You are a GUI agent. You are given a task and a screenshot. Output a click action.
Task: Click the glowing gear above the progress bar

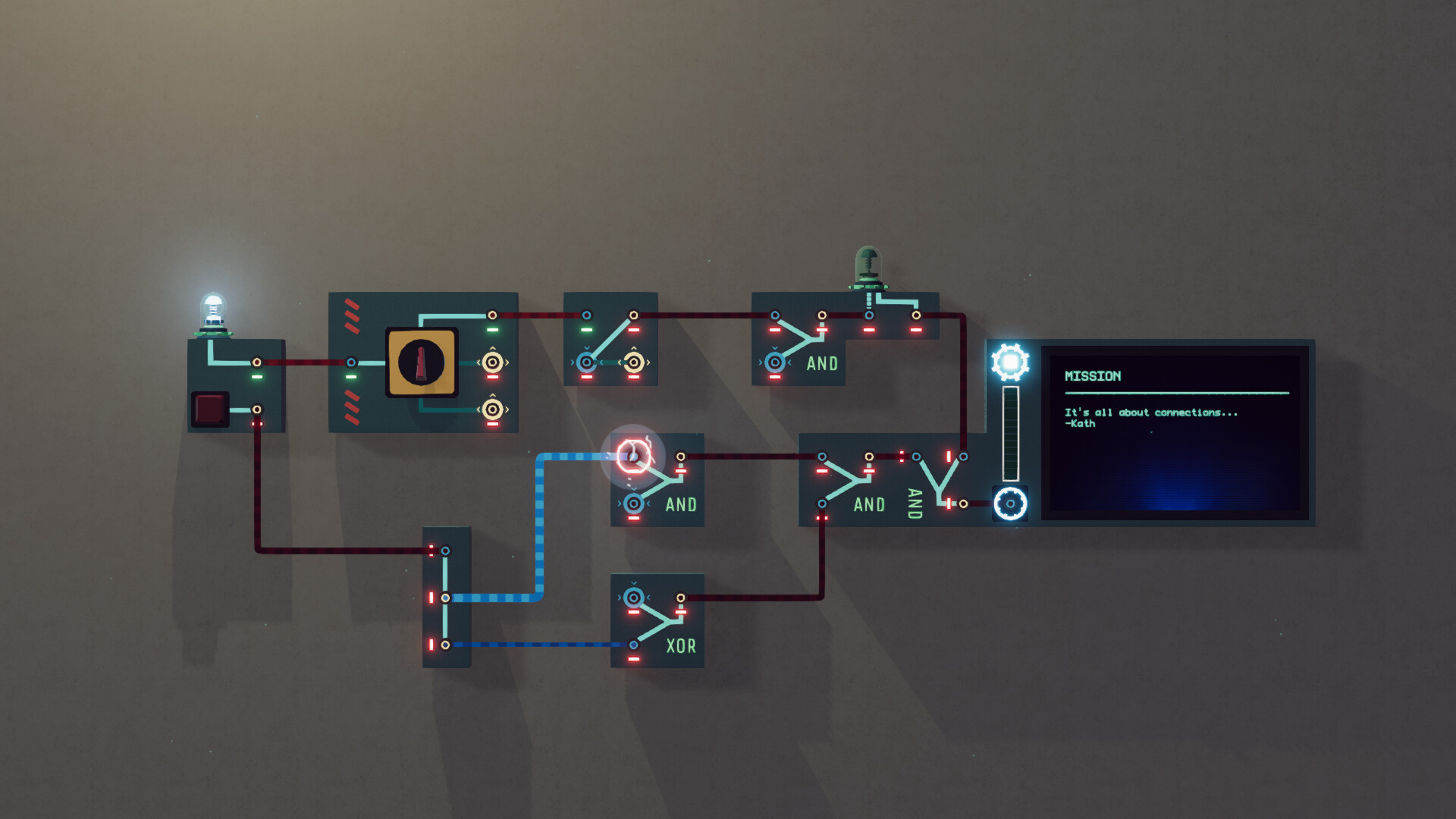point(1012,364)
